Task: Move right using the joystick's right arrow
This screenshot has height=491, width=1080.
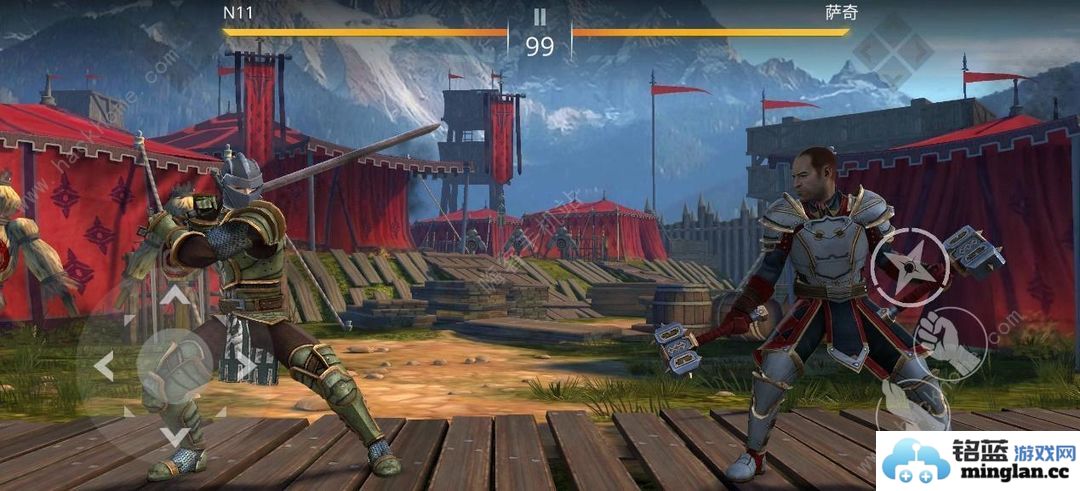Action: pyautogui.click(x=245, y=366)
